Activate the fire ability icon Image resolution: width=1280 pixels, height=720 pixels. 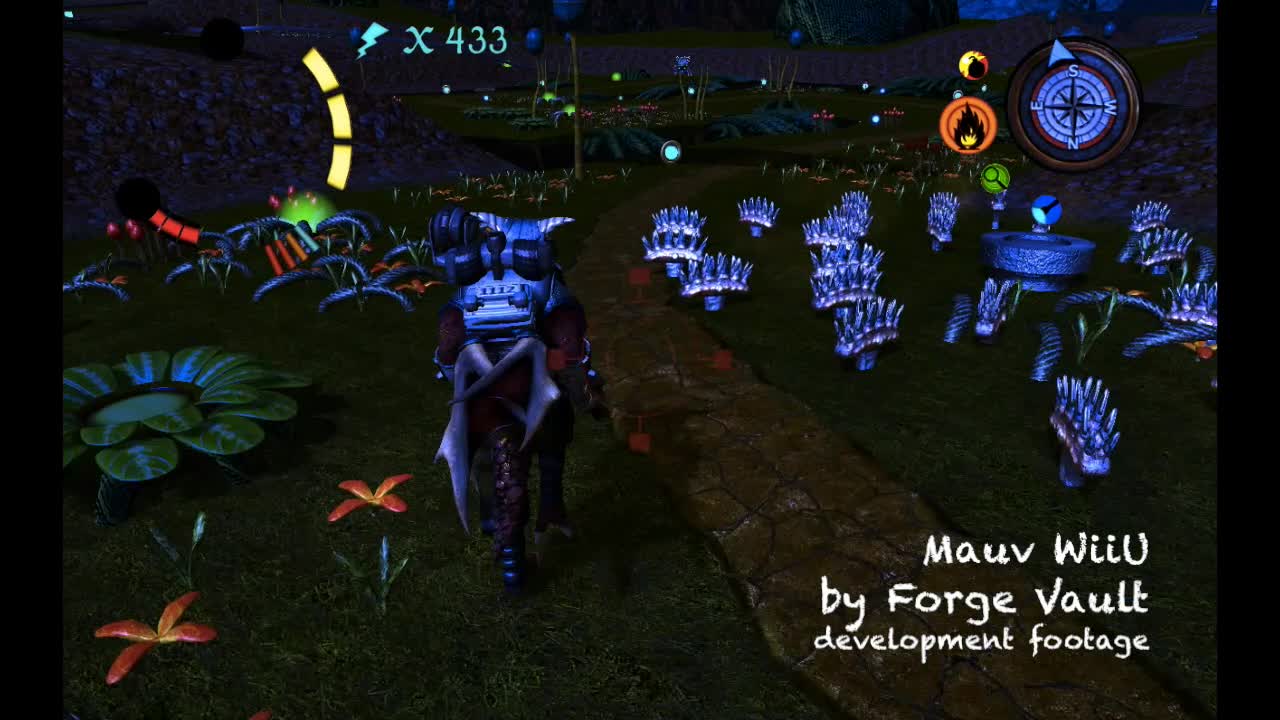[969, 124]
